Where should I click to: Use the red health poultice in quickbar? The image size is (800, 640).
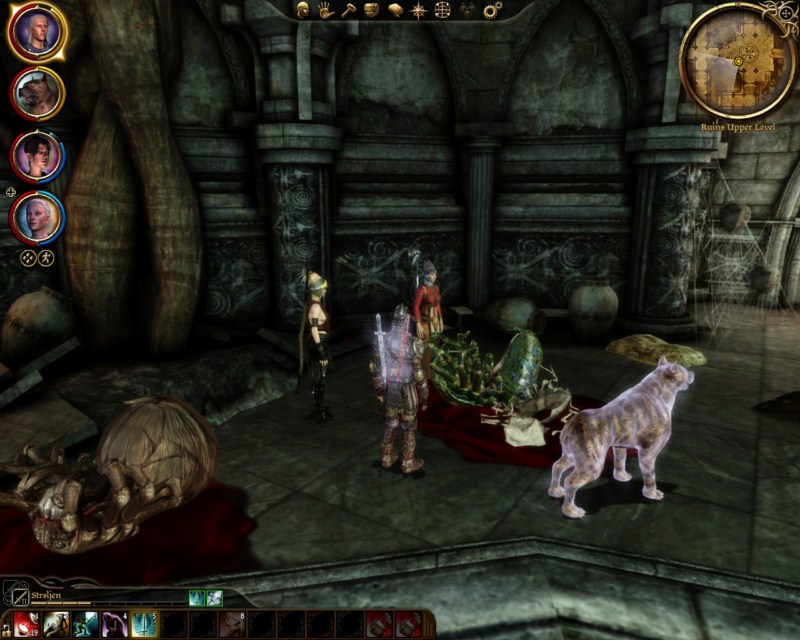[27, 625]
